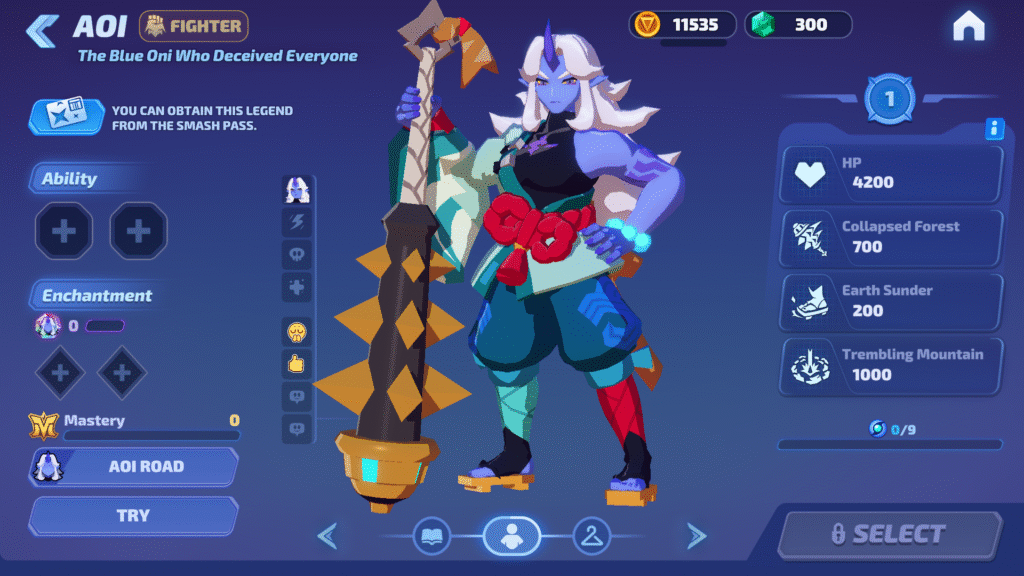Go back using the top-left arrow
Image resolution: width=1024 pixels, height=576 pixels.
pyautogui.click(x=42, y=30)
